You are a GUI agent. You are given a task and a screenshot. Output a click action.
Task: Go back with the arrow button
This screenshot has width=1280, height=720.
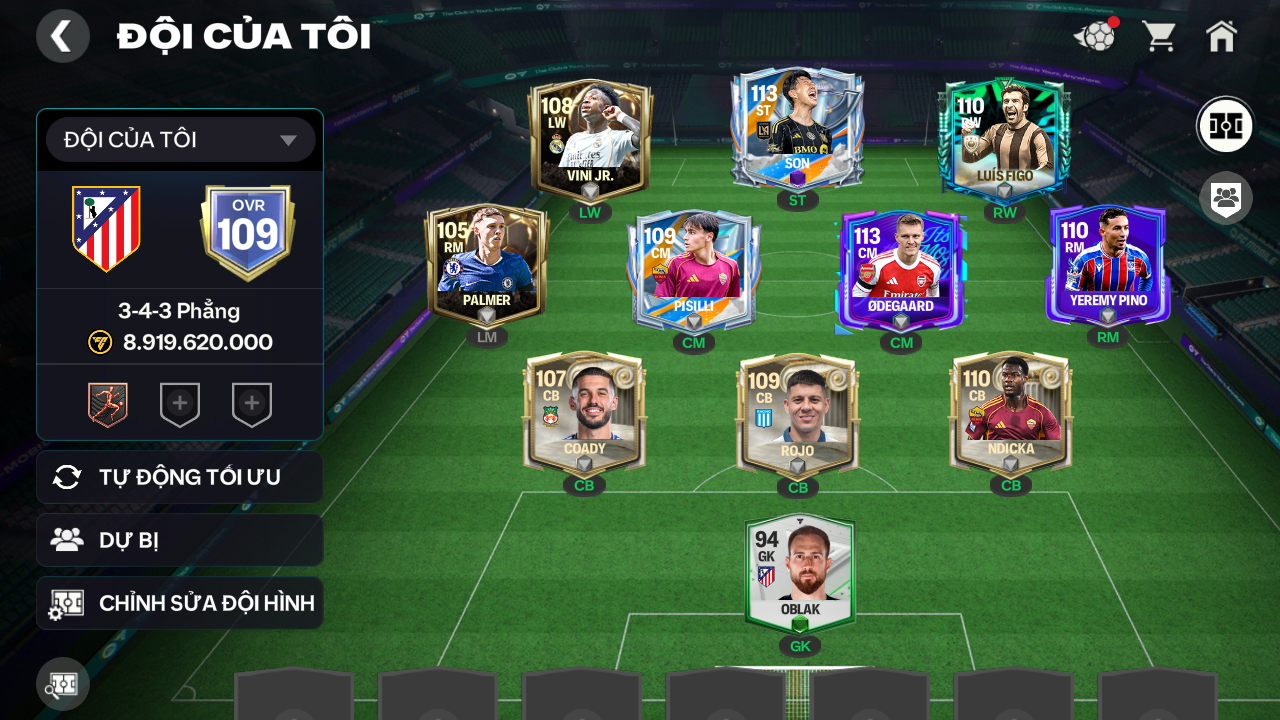pos(62,36)
